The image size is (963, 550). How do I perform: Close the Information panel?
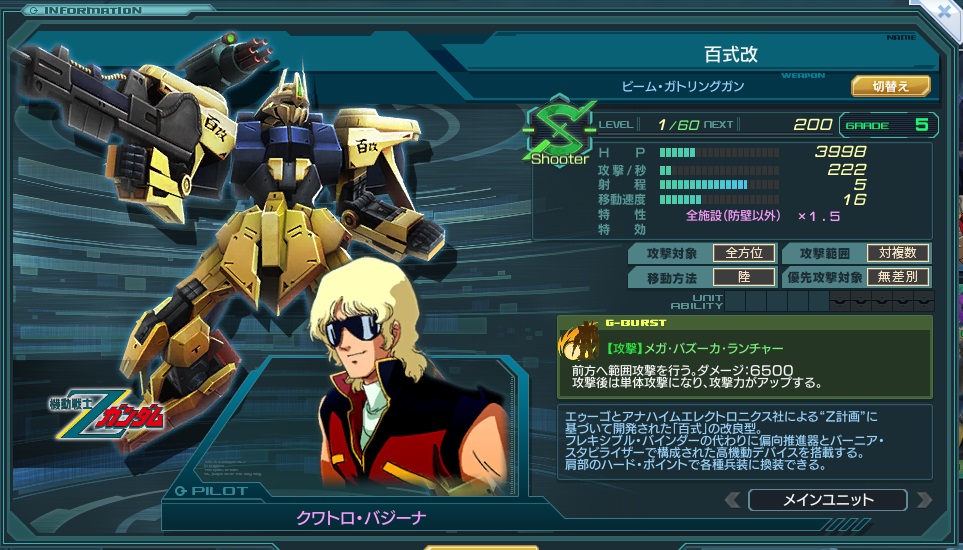943,12
